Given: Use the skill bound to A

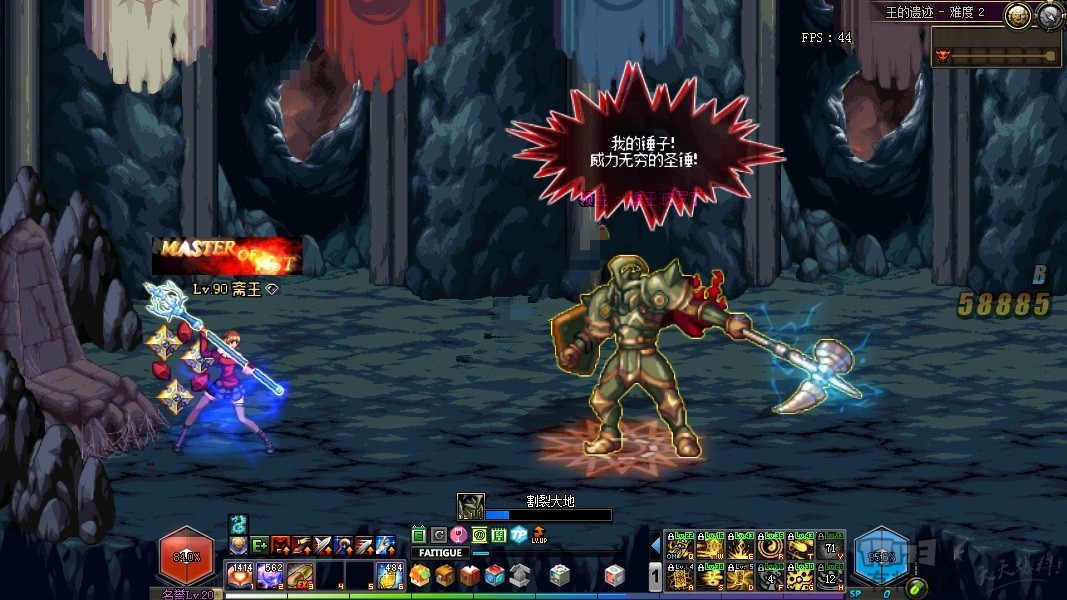Looking at the screenshot, I should (x=680, y=576).
